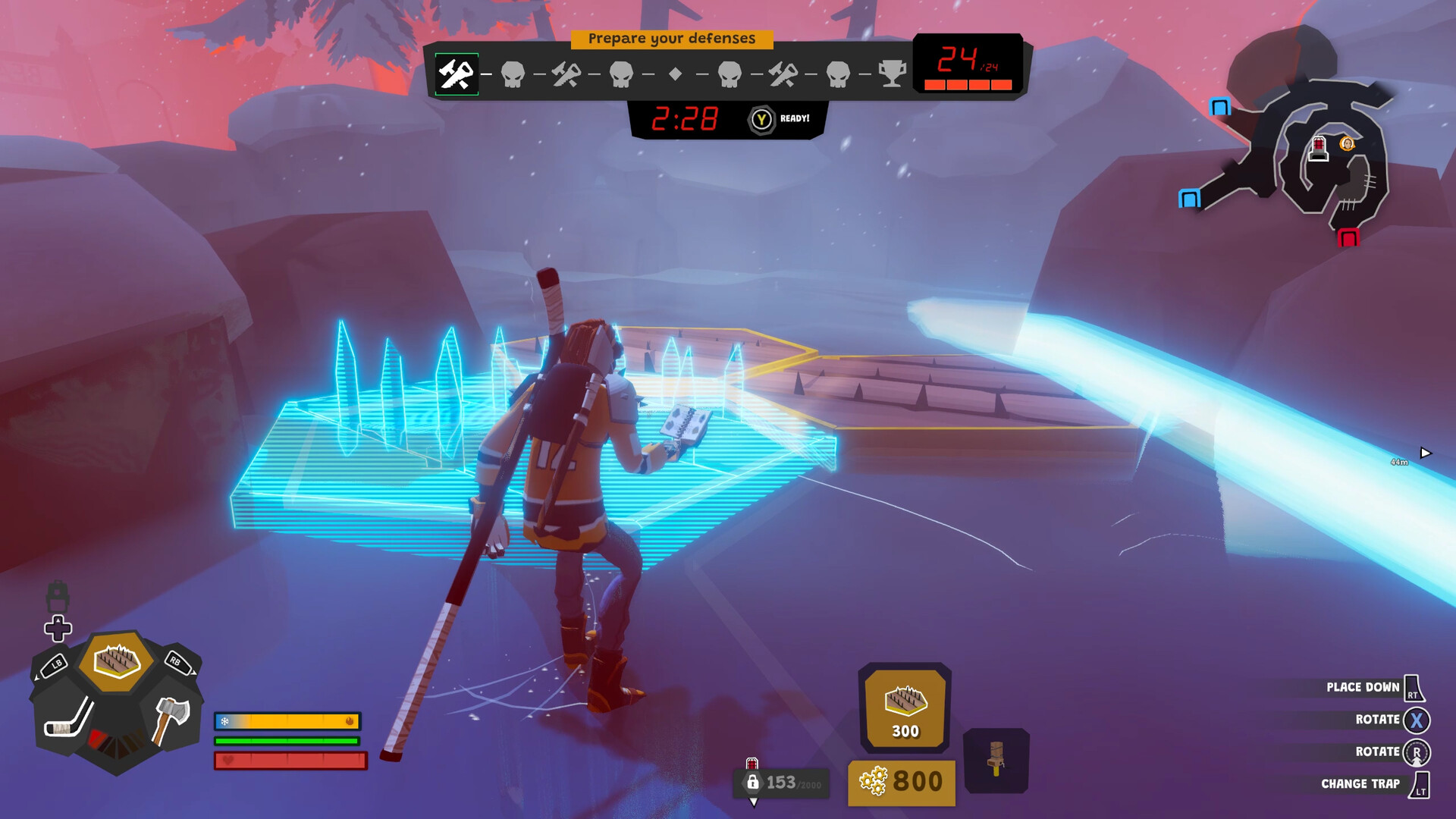
Task: Pick the next trap icon beside gears
Action: point(996,760)
